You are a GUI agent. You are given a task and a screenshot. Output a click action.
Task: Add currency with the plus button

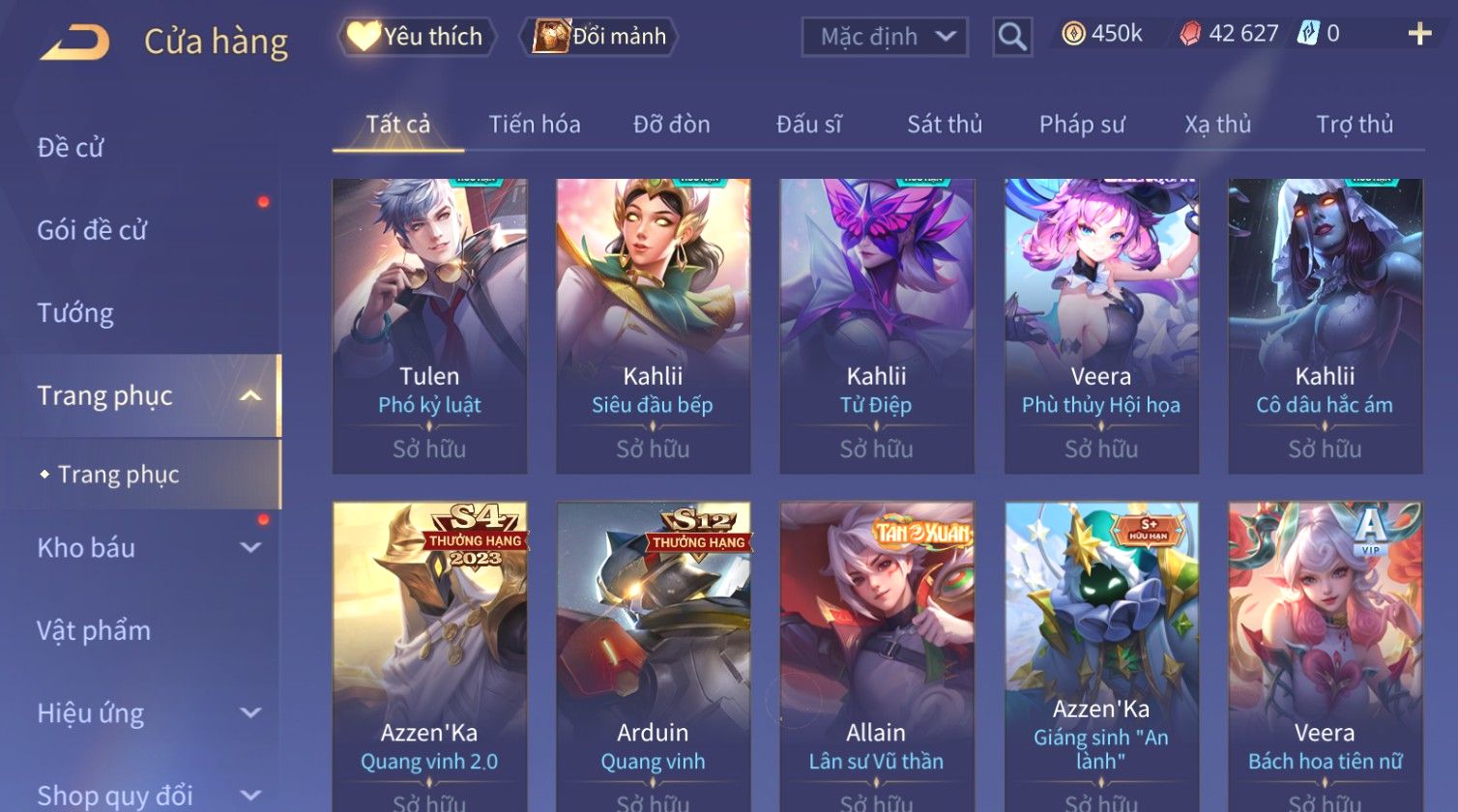(x=1418, y=35)
